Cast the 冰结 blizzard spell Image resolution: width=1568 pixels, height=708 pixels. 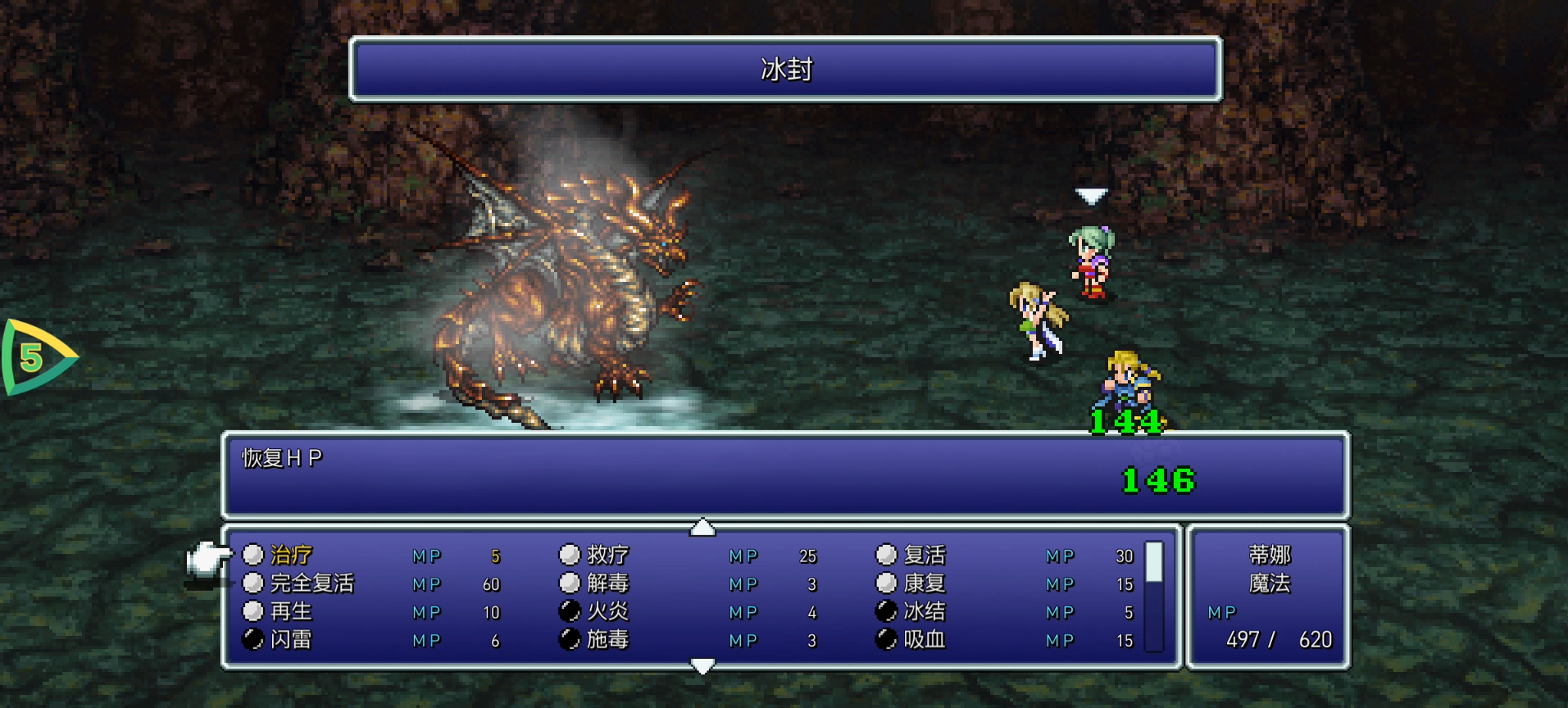tap(924, 611)
